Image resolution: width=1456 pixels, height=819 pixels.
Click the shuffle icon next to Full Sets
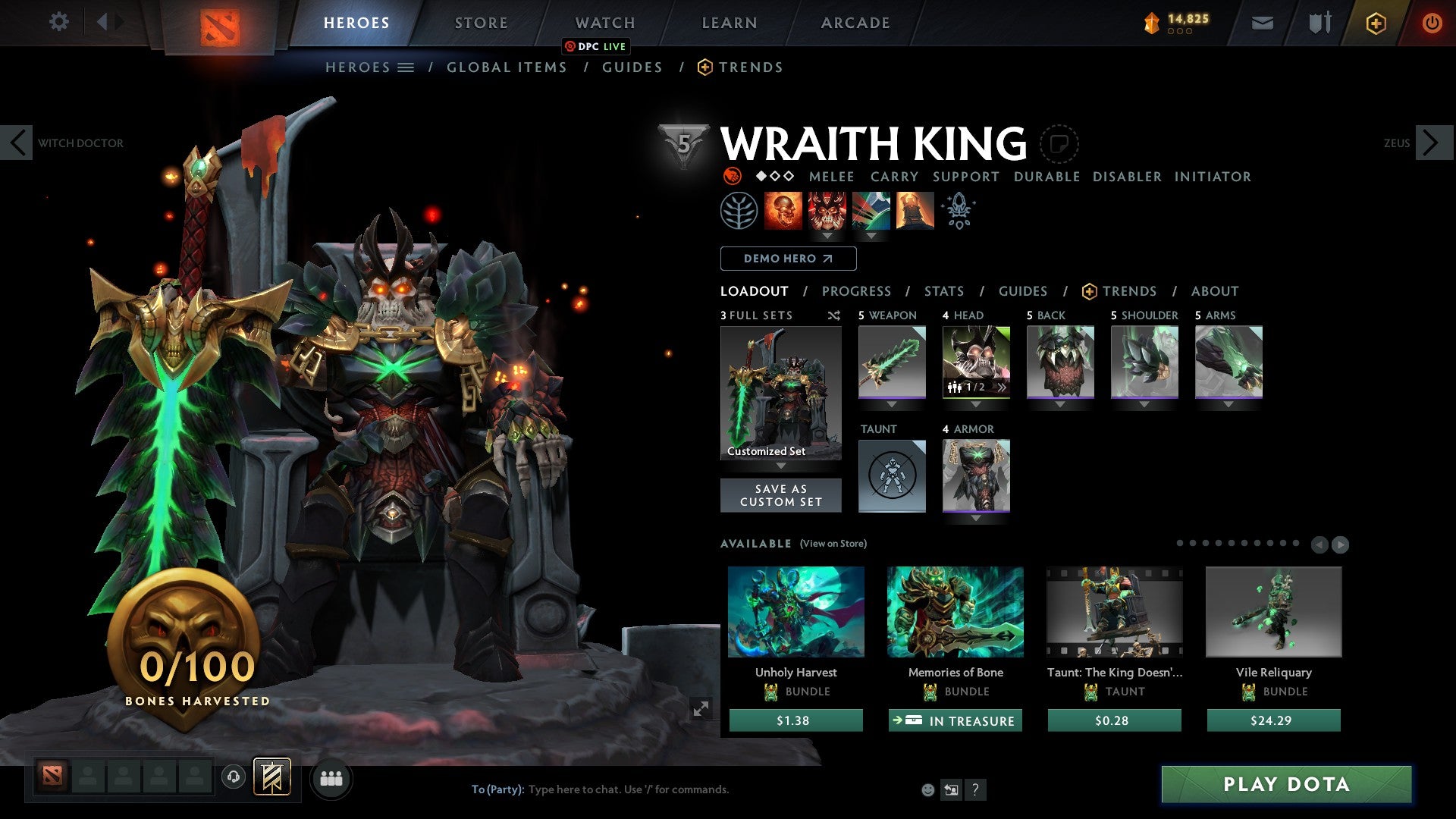pos(833,316)
